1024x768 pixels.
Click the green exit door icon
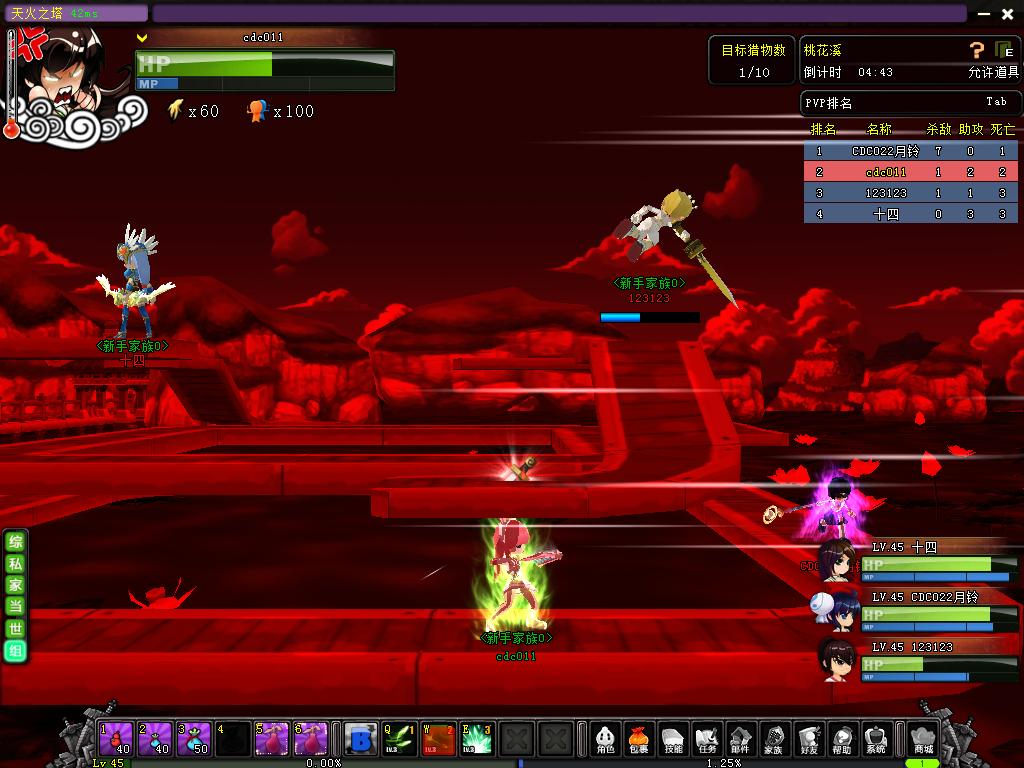[x=1004, y=50]
